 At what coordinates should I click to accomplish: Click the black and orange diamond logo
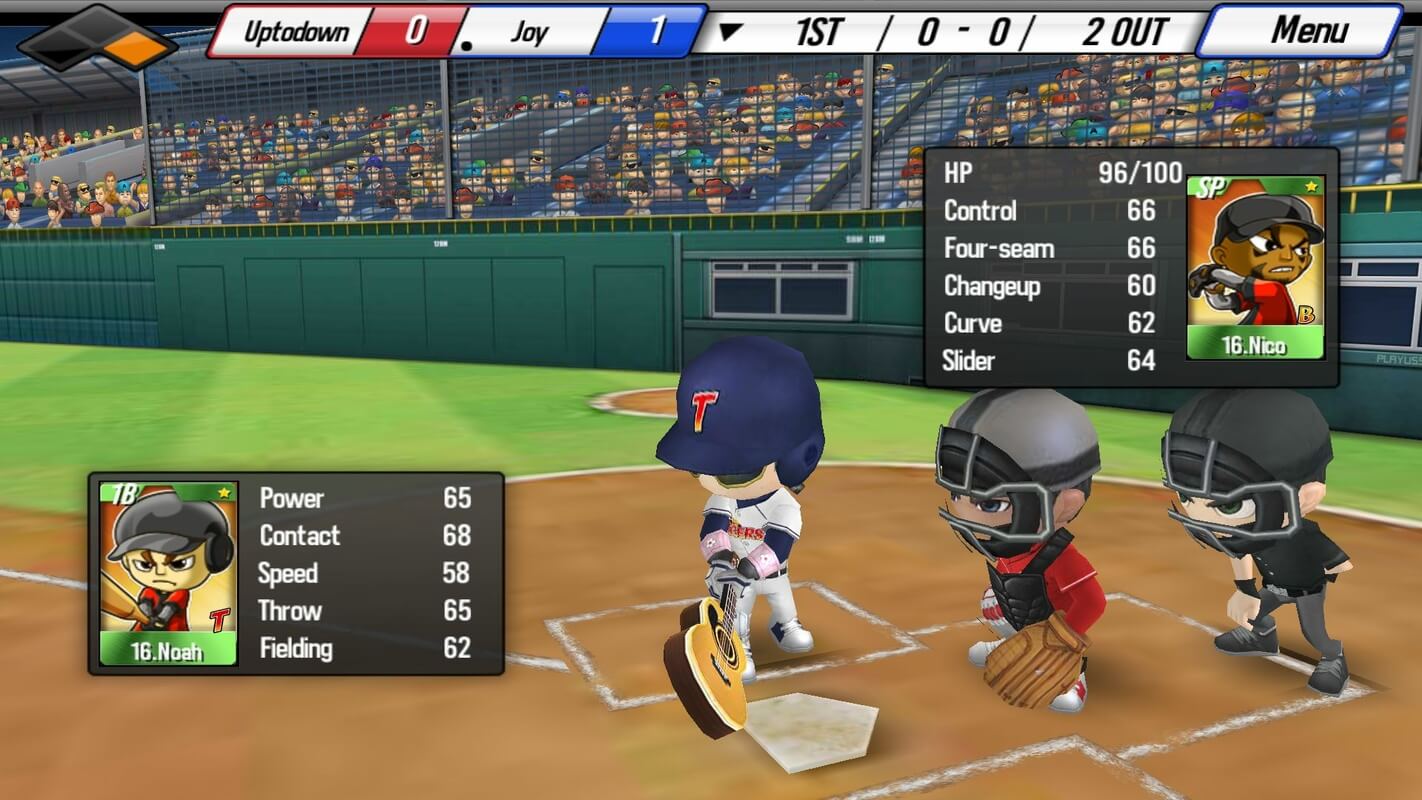98,38
